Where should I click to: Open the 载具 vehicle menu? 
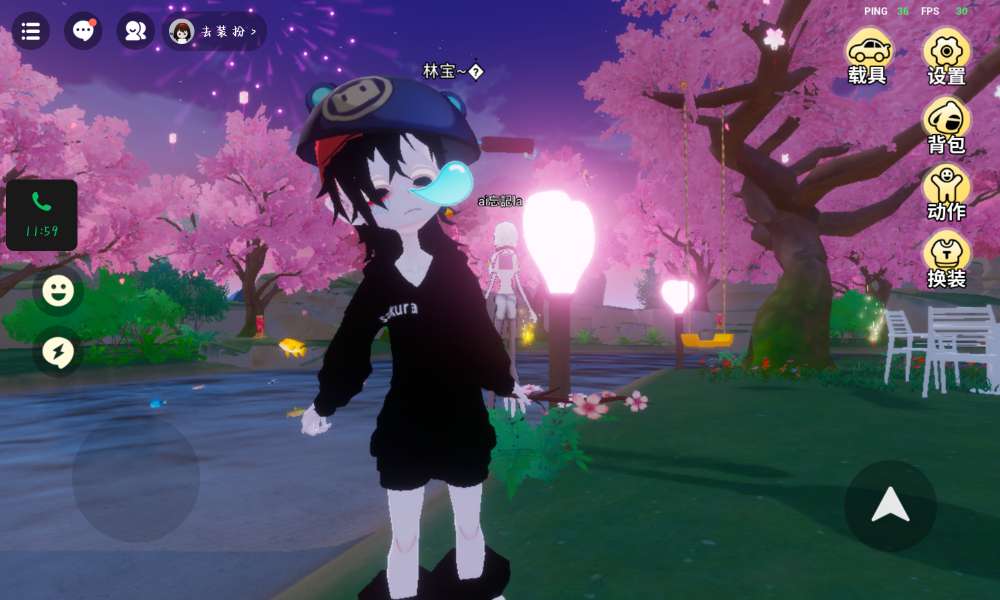pos(868,57)
